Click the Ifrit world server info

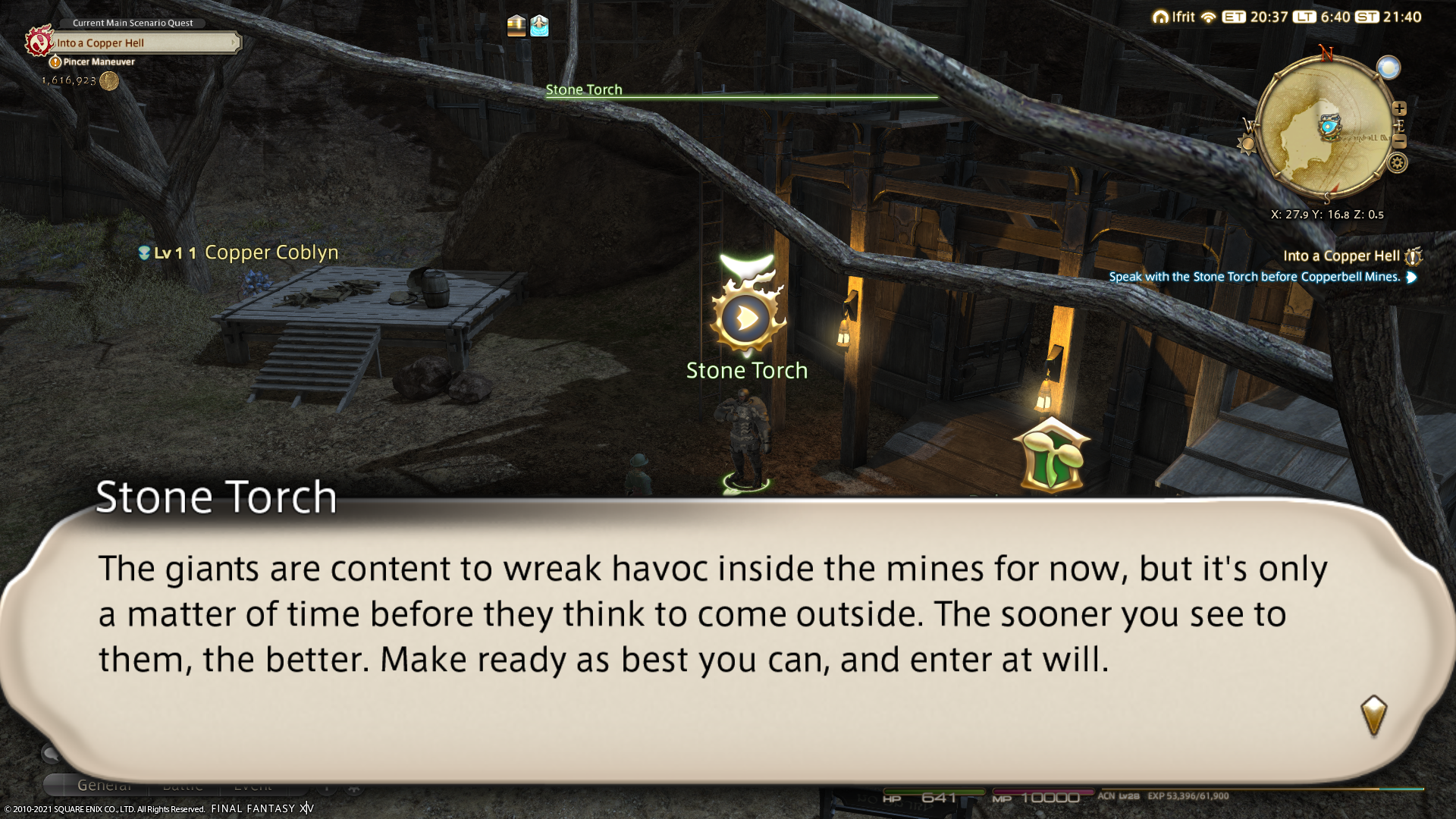pyautogui.click(x=1174, y=17)
